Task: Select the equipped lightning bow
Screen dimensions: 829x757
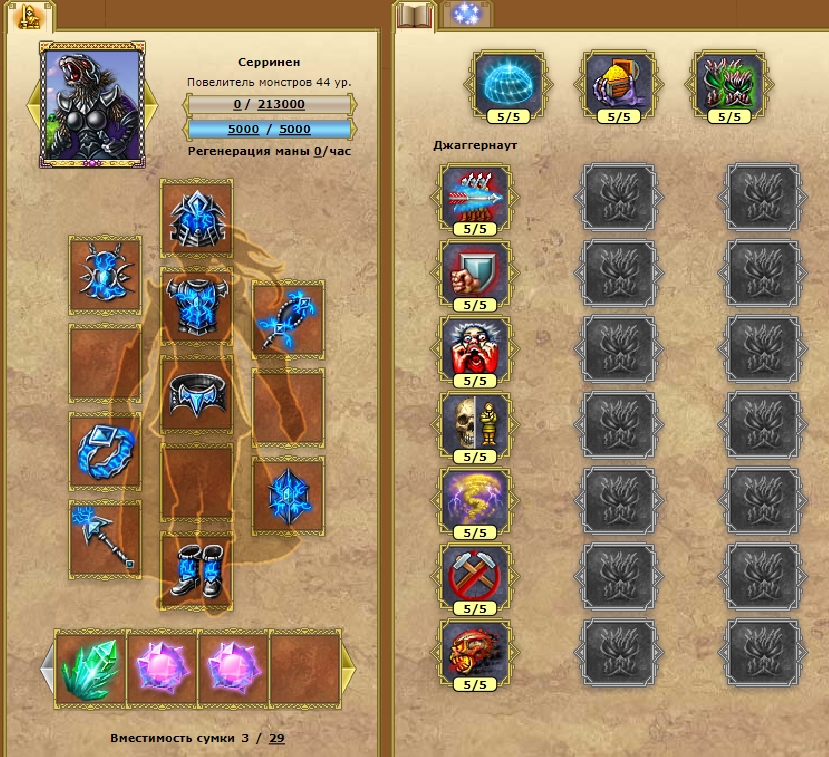Action: tap(288, 319)
